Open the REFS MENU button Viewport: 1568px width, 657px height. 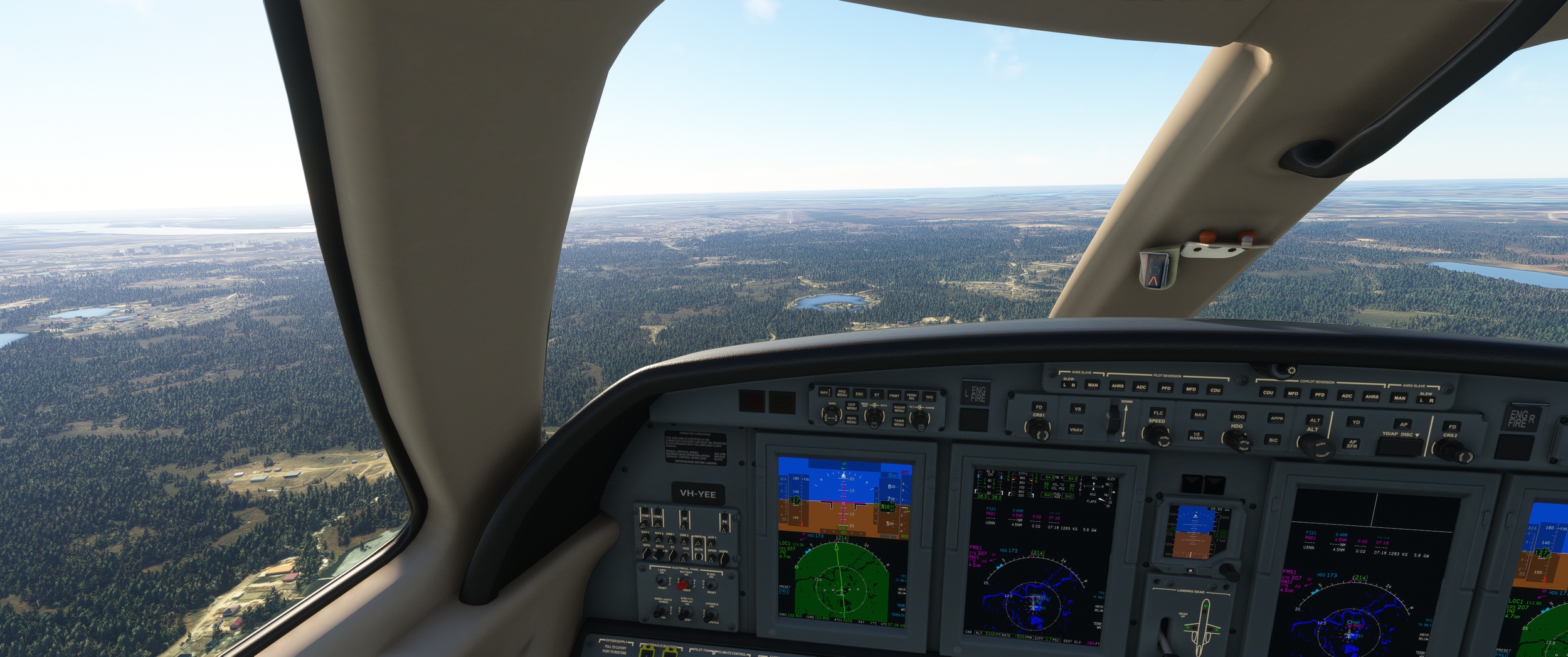[851, 420]
